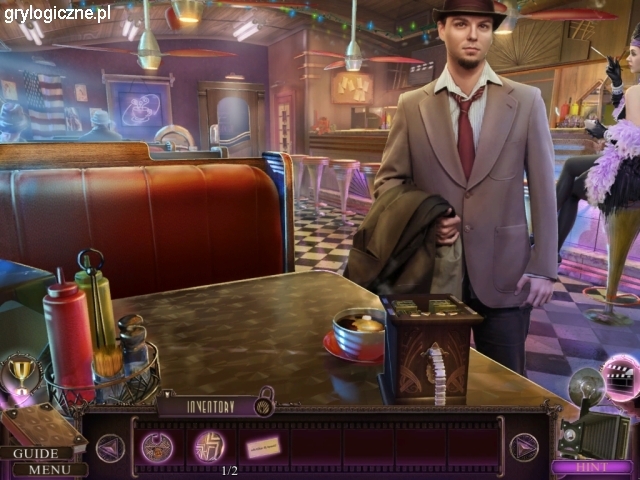This screenshot has width=640, height=480.
Task: Open the game Menu
Action: click(46, 469)
